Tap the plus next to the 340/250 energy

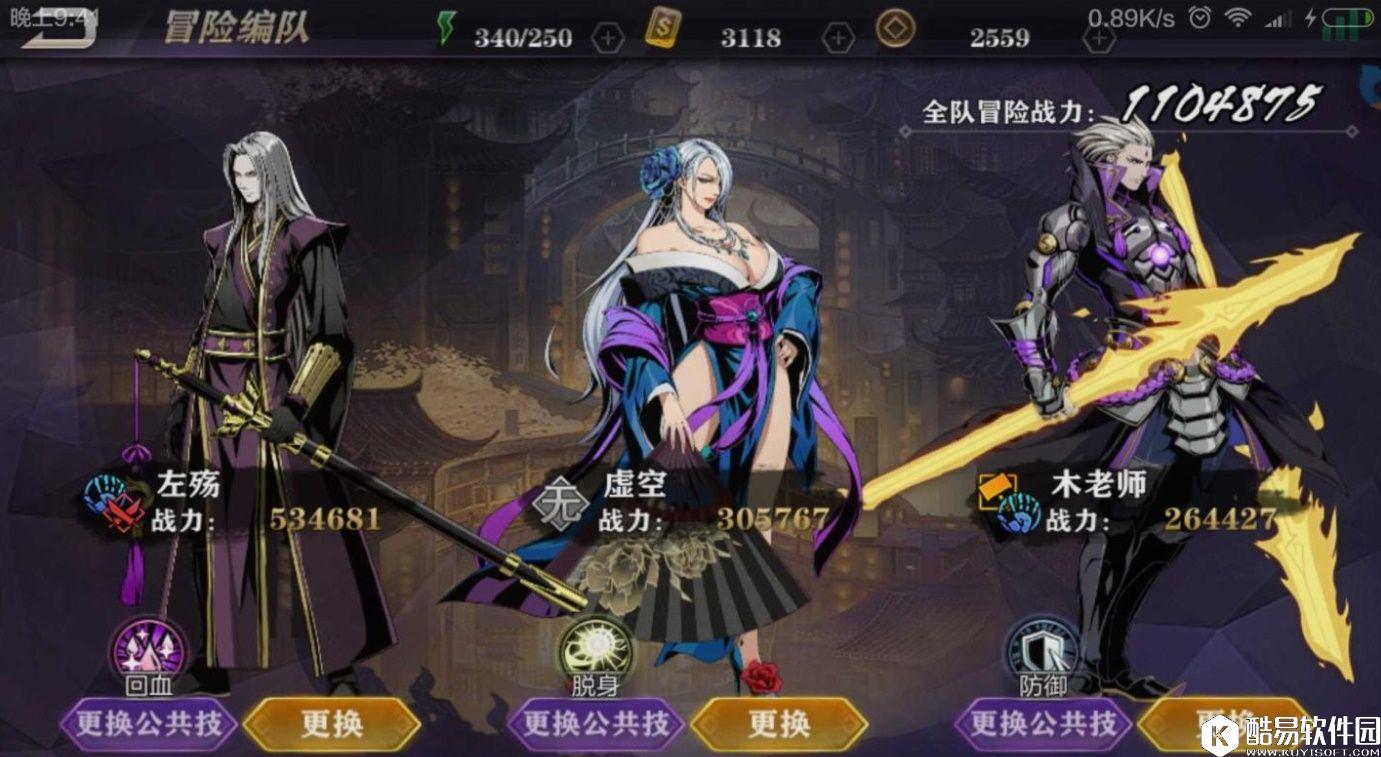(607, 37)
